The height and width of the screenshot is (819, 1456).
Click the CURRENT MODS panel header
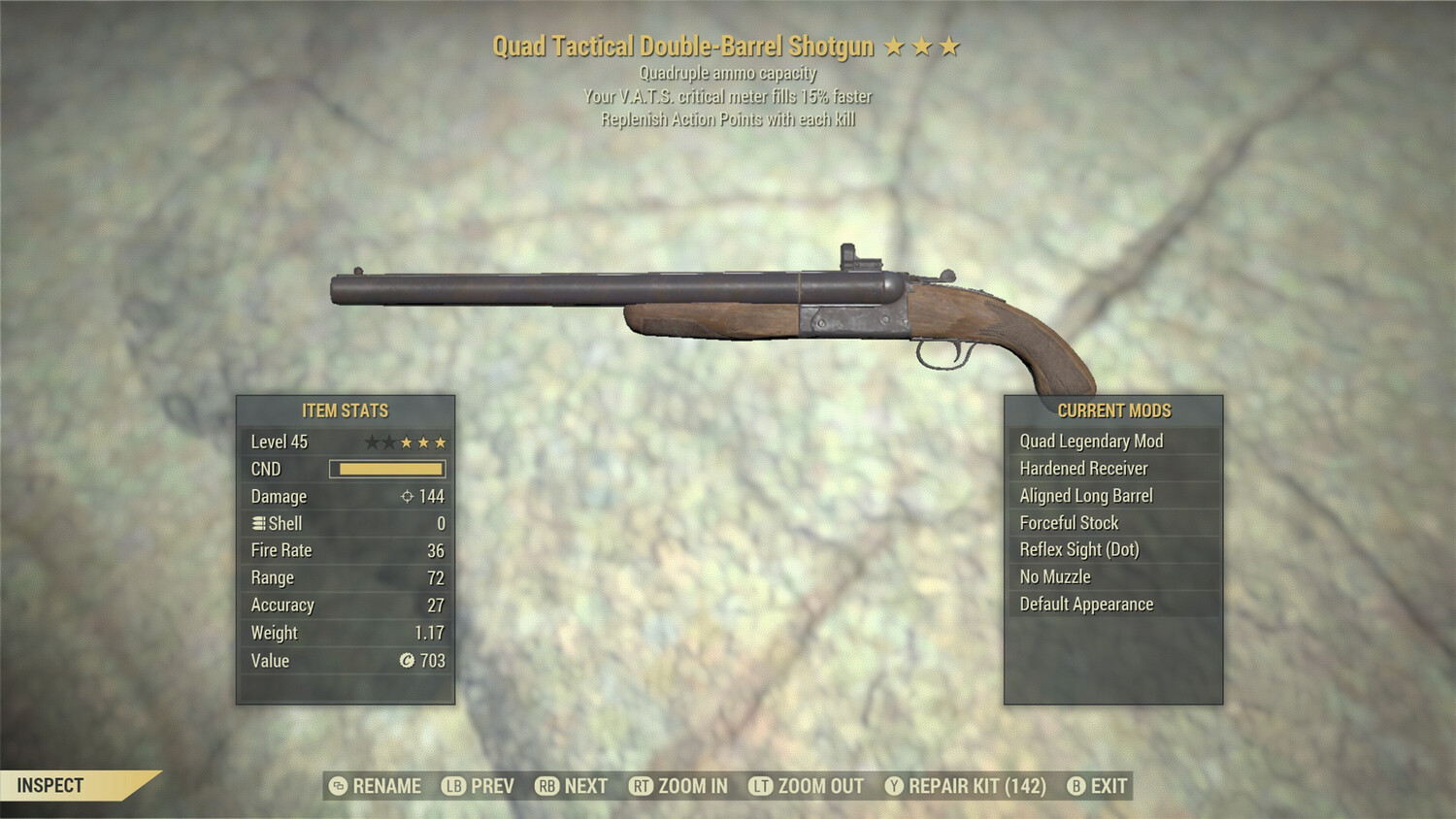tap(1113, 409)
